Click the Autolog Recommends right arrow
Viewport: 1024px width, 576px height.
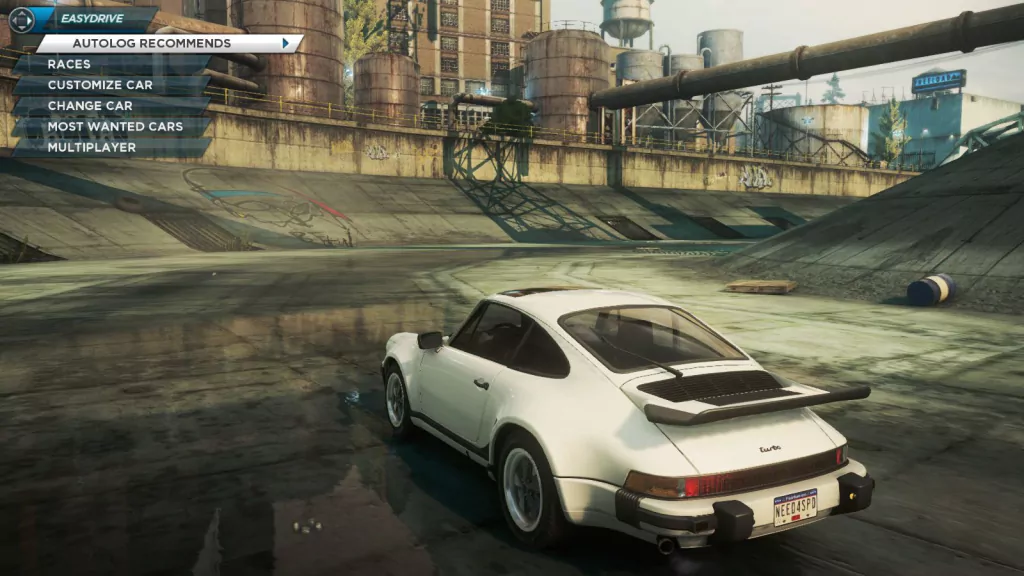(287, 44)
